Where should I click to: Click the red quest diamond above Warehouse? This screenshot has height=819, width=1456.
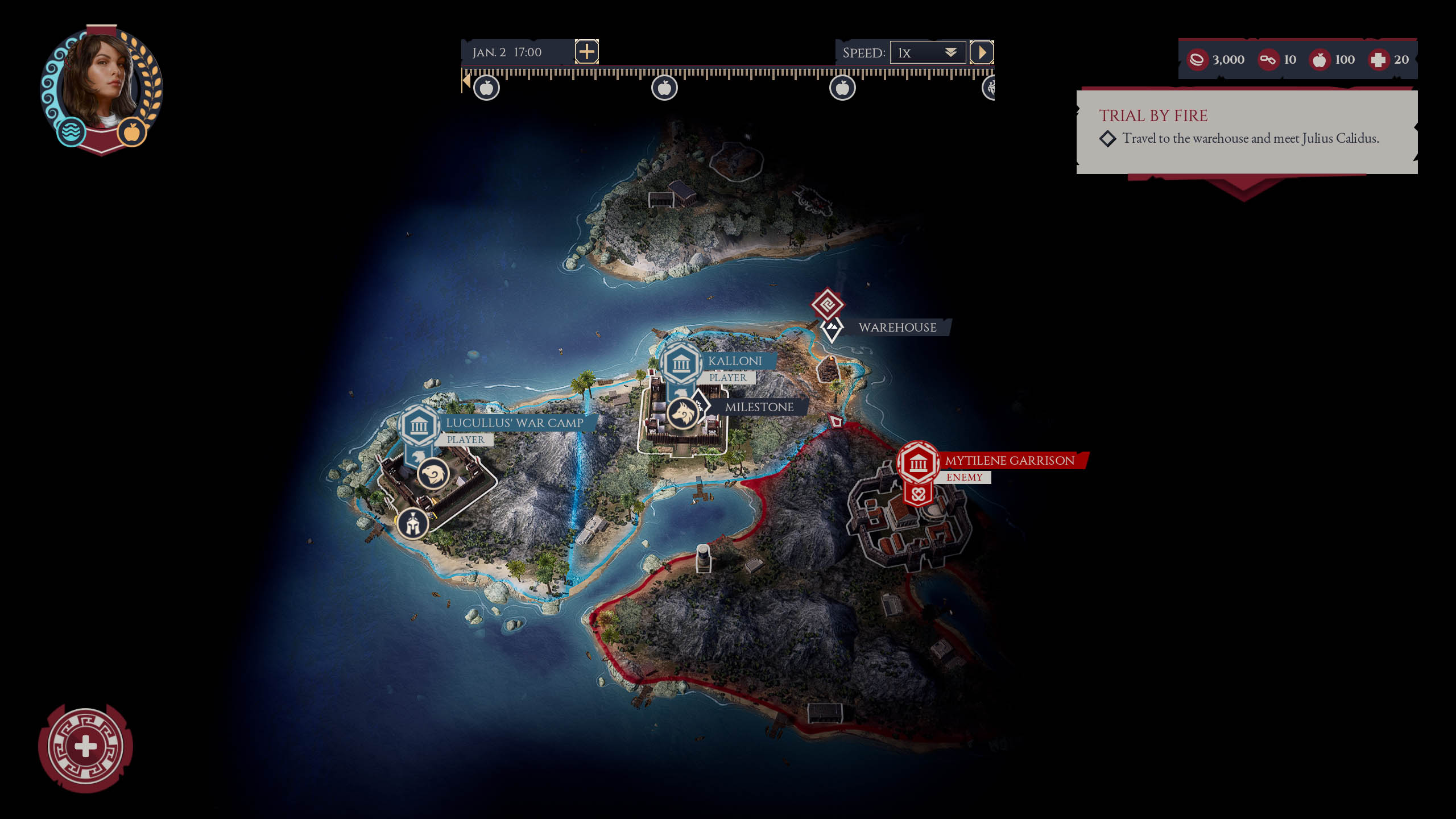coord(827,304)
